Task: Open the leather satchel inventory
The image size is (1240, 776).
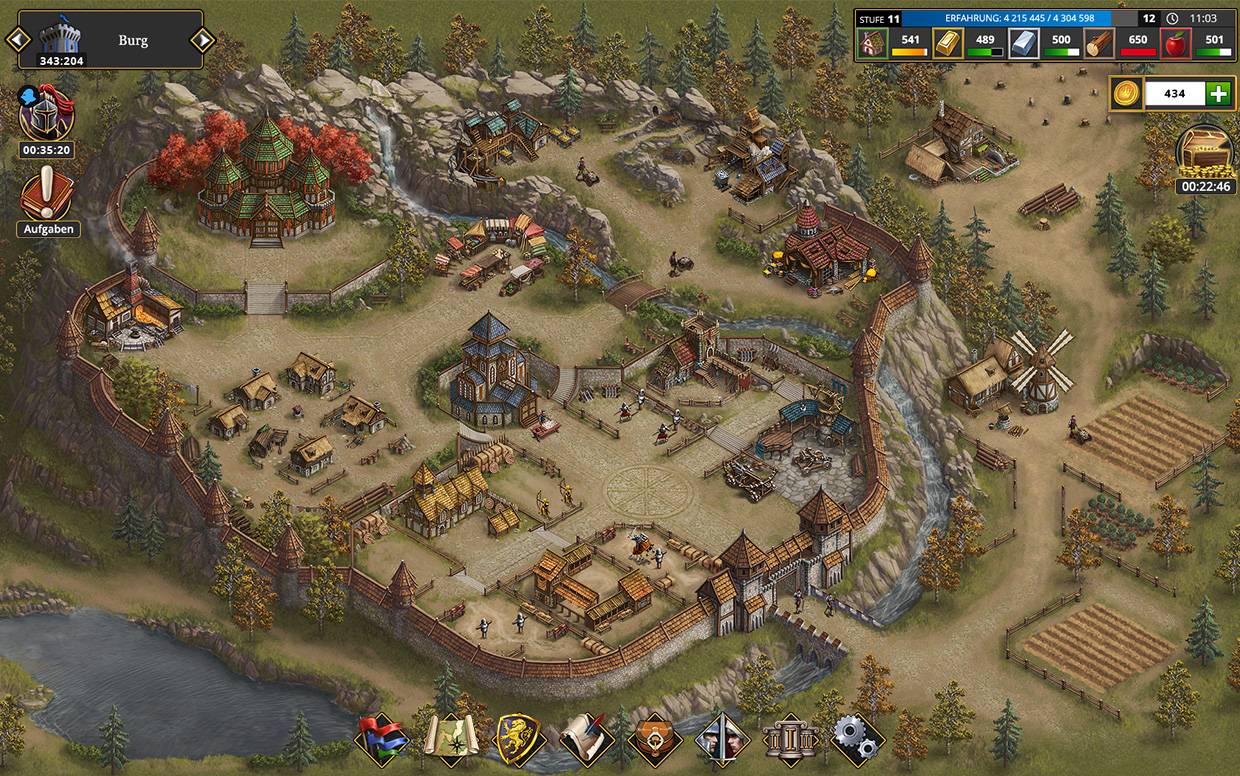Action: [655, 740]
